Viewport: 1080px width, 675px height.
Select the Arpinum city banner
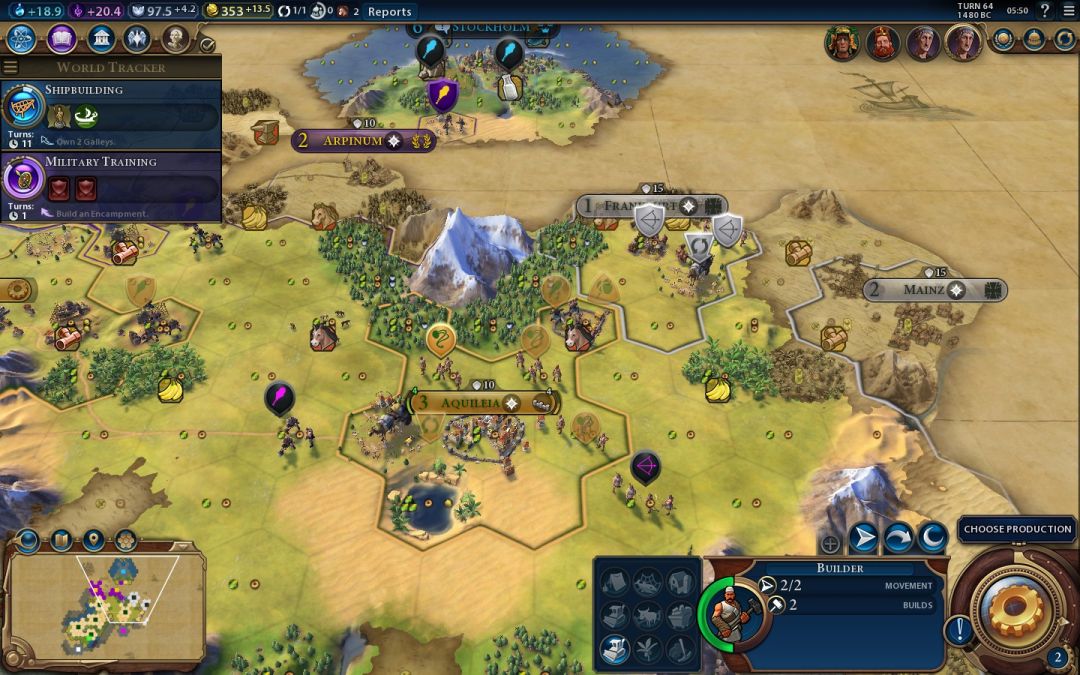pyautogui.click(x=352, y=141)
